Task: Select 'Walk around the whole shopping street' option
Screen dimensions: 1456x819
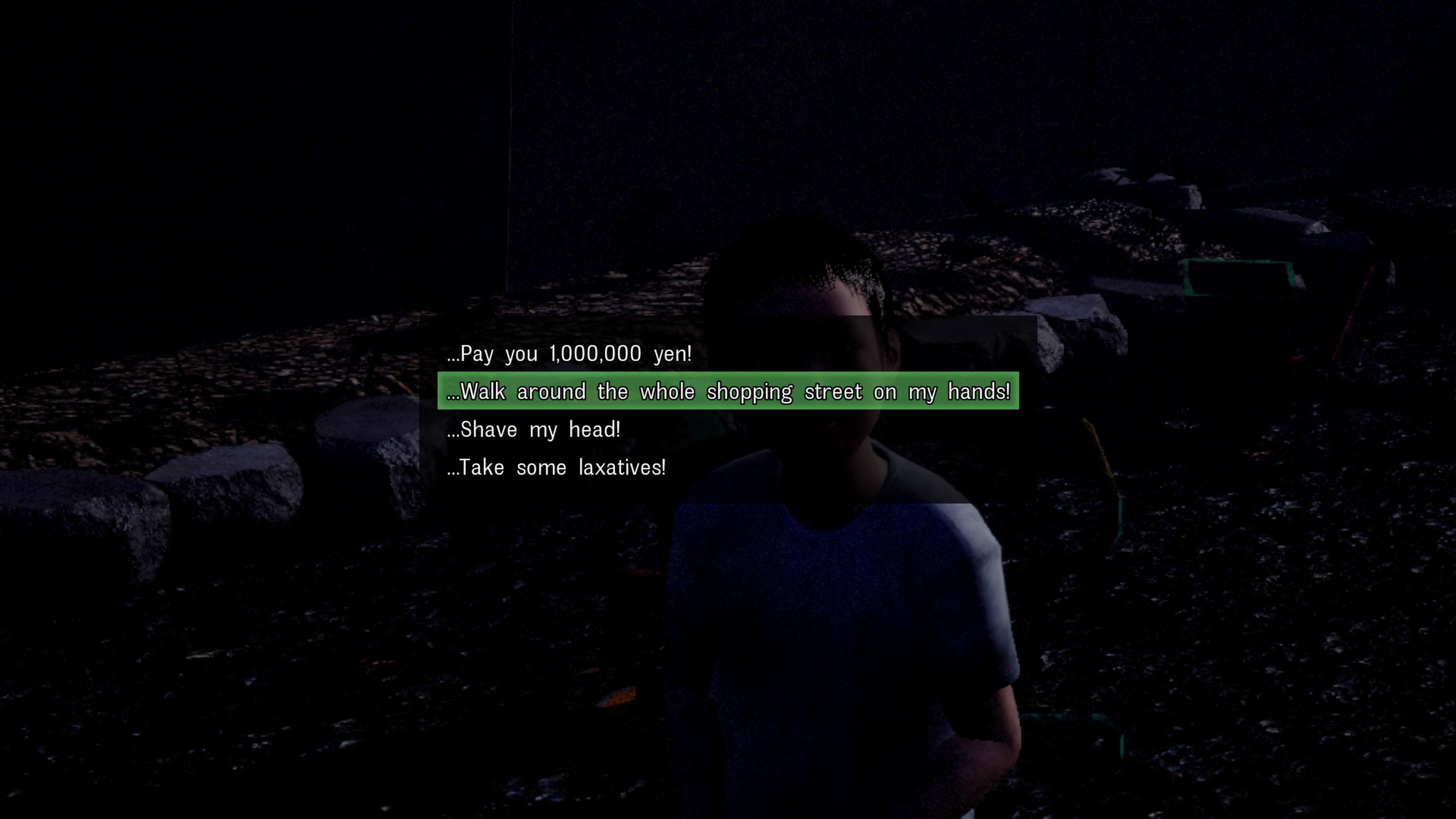Action: (x=728, y=391)
